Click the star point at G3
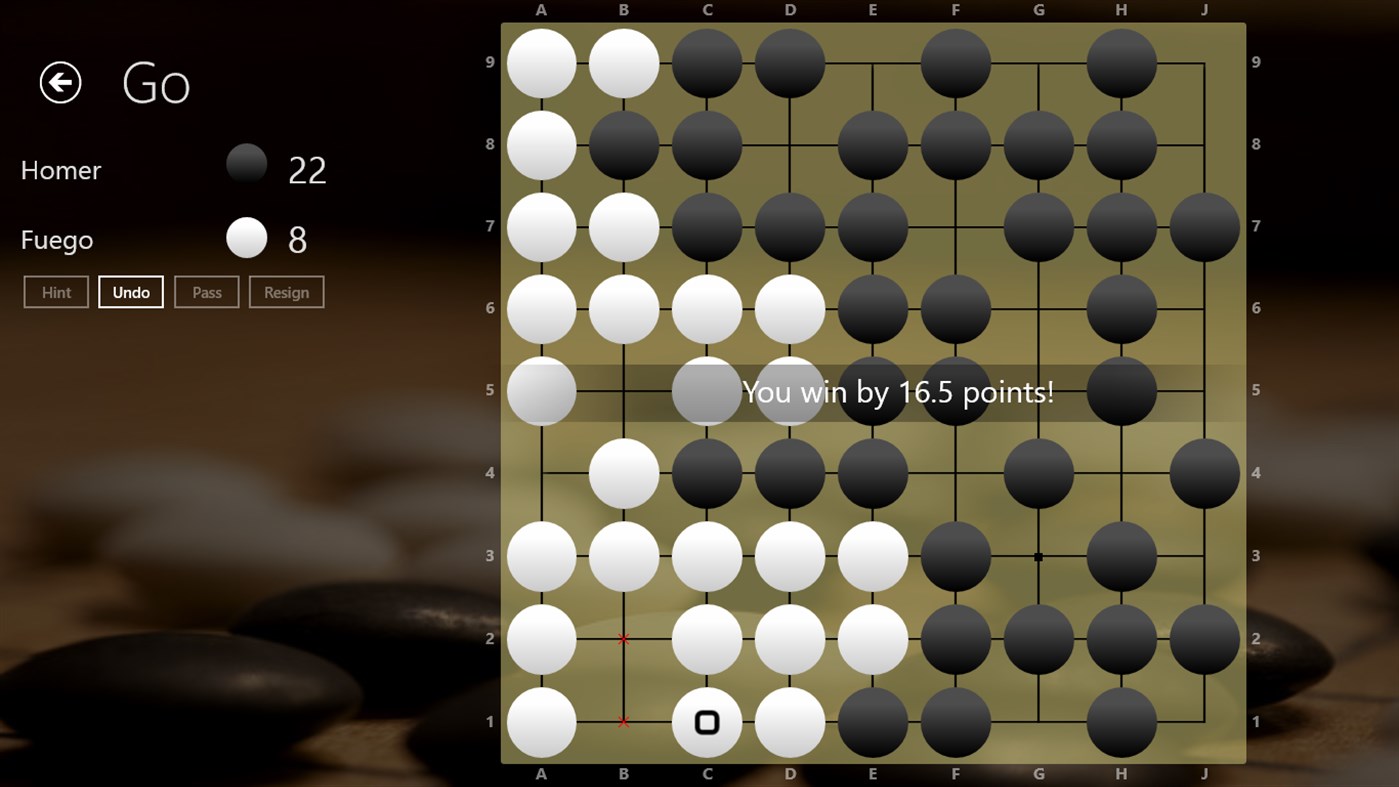The image size is (1399, 787). [x=1038, y=557]
